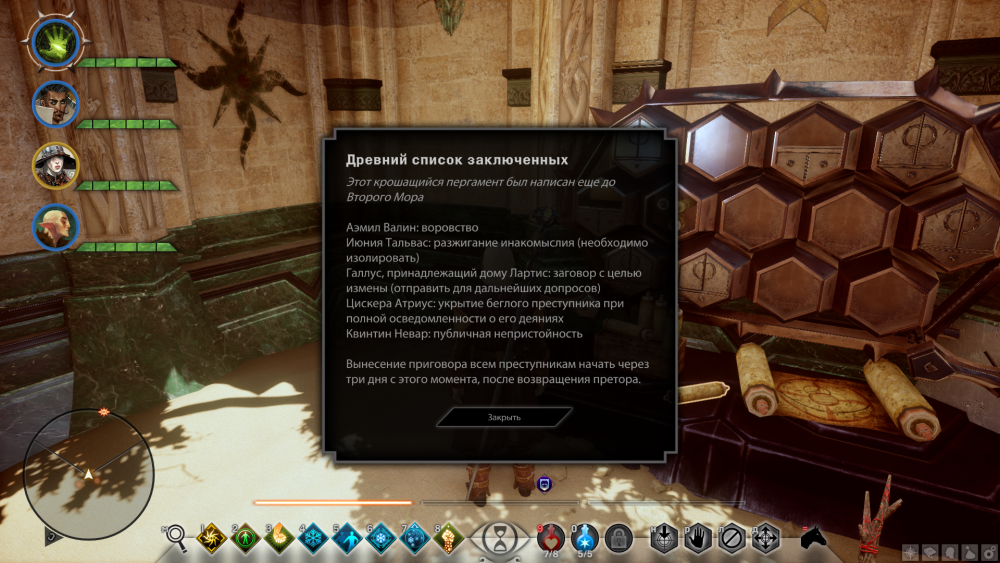Screen dimensions: 1000x563
Task: Click the locked potion slot
Action: coord(619,538)
